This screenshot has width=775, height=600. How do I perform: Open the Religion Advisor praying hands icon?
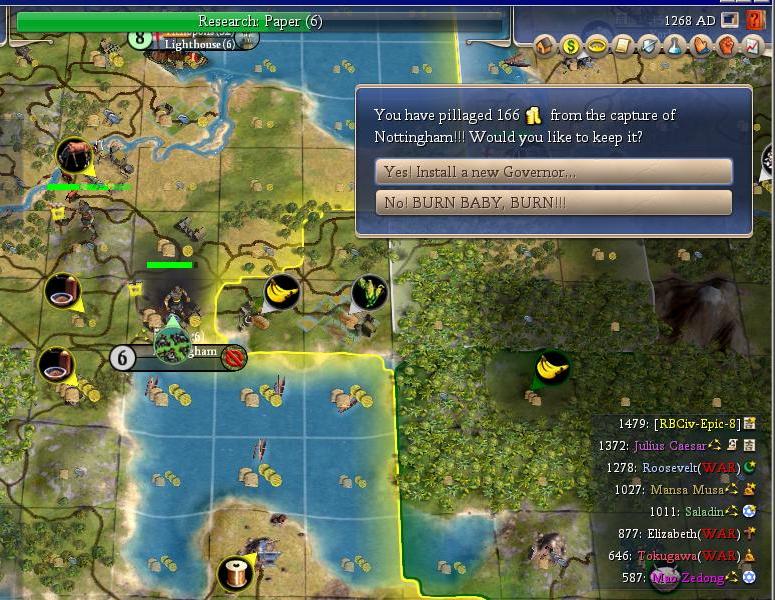pyautogui.click(x=701, y=45)
